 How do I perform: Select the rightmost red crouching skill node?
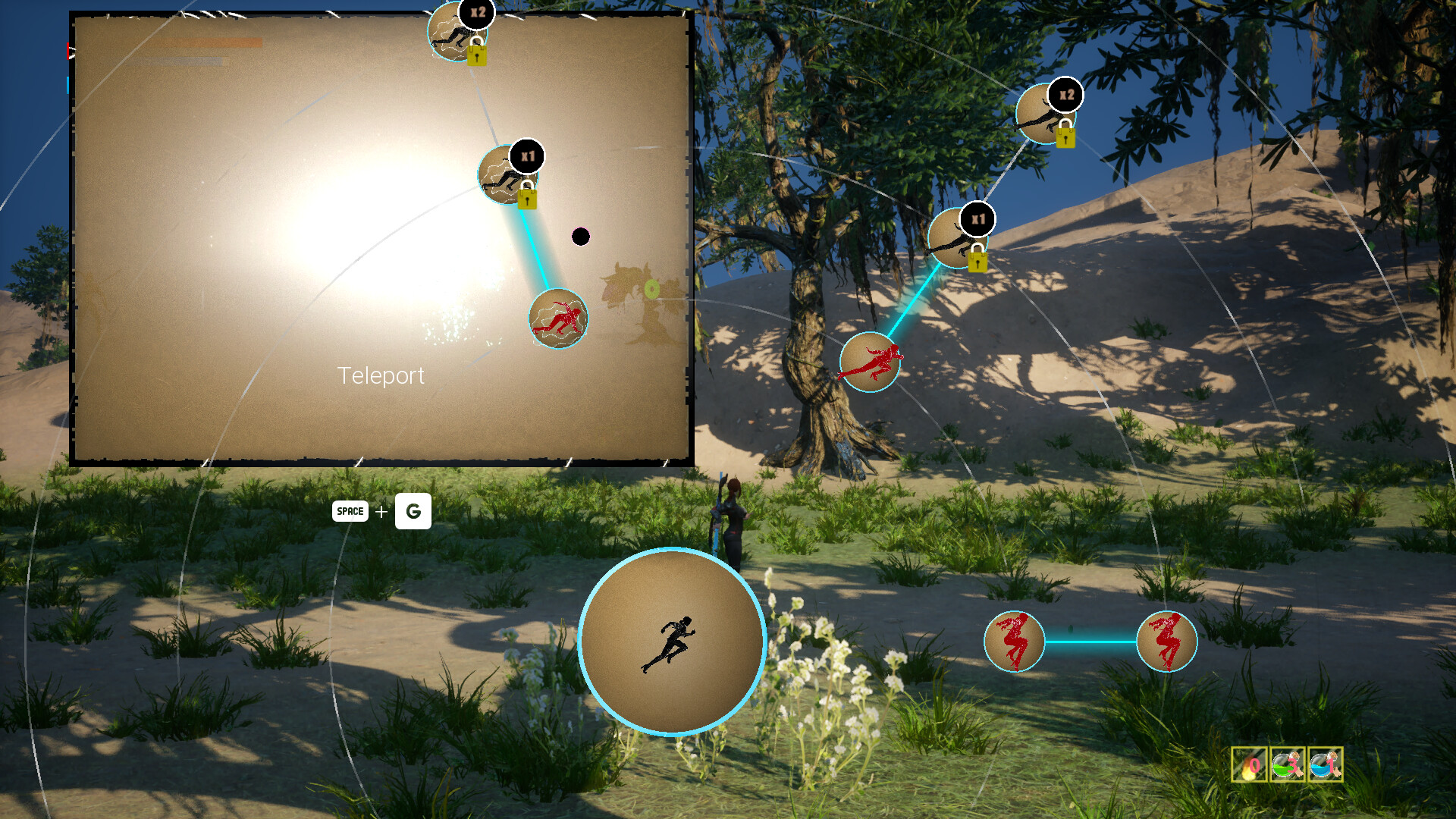tap(1168, 642)
